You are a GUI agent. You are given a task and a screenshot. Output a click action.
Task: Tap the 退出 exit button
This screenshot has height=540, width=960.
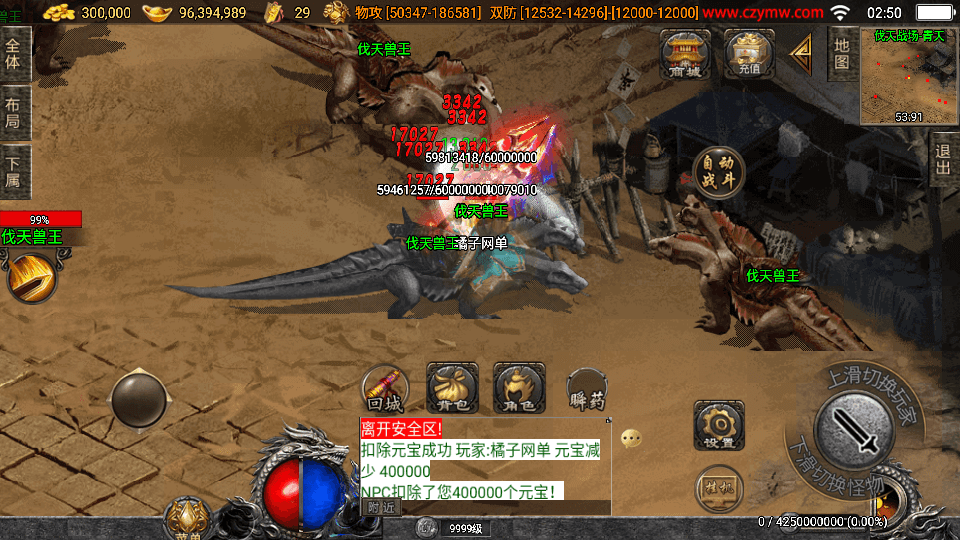click(943, 159)
